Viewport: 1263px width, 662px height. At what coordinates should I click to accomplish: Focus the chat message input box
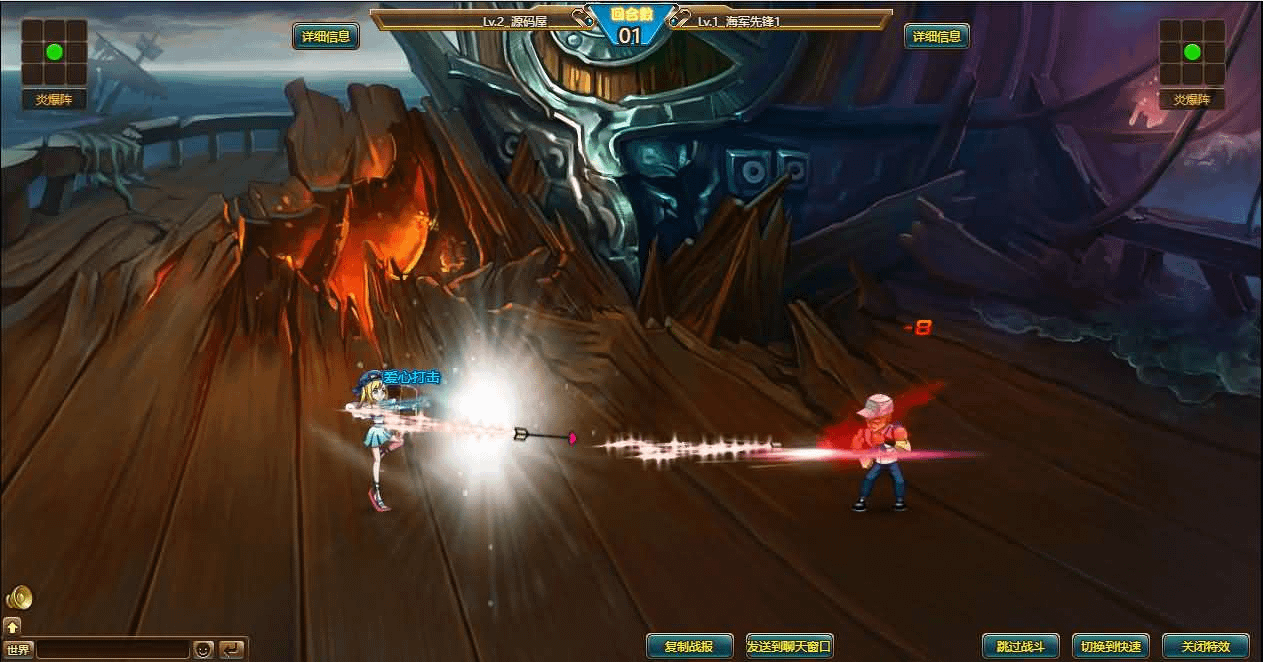112,650
